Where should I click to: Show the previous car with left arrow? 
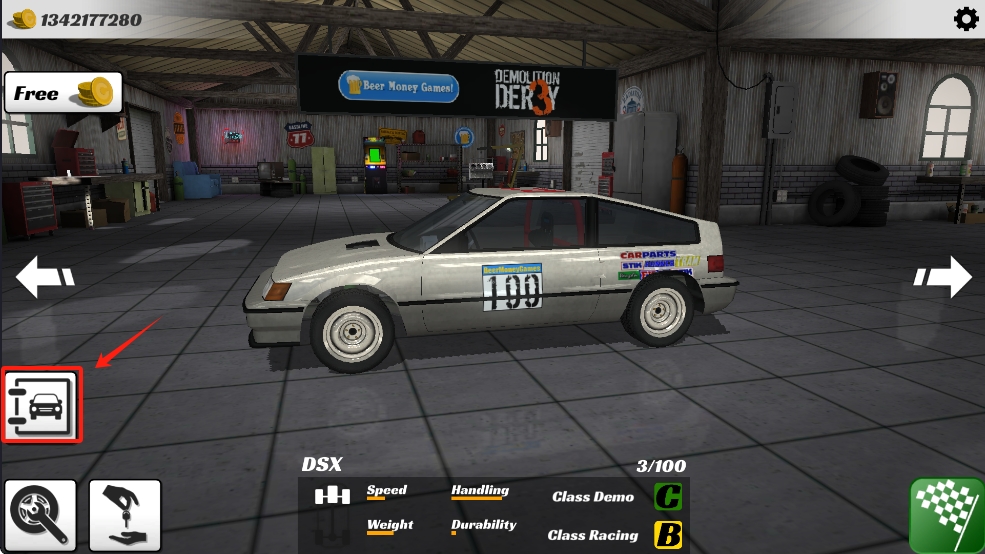point(45,277)
